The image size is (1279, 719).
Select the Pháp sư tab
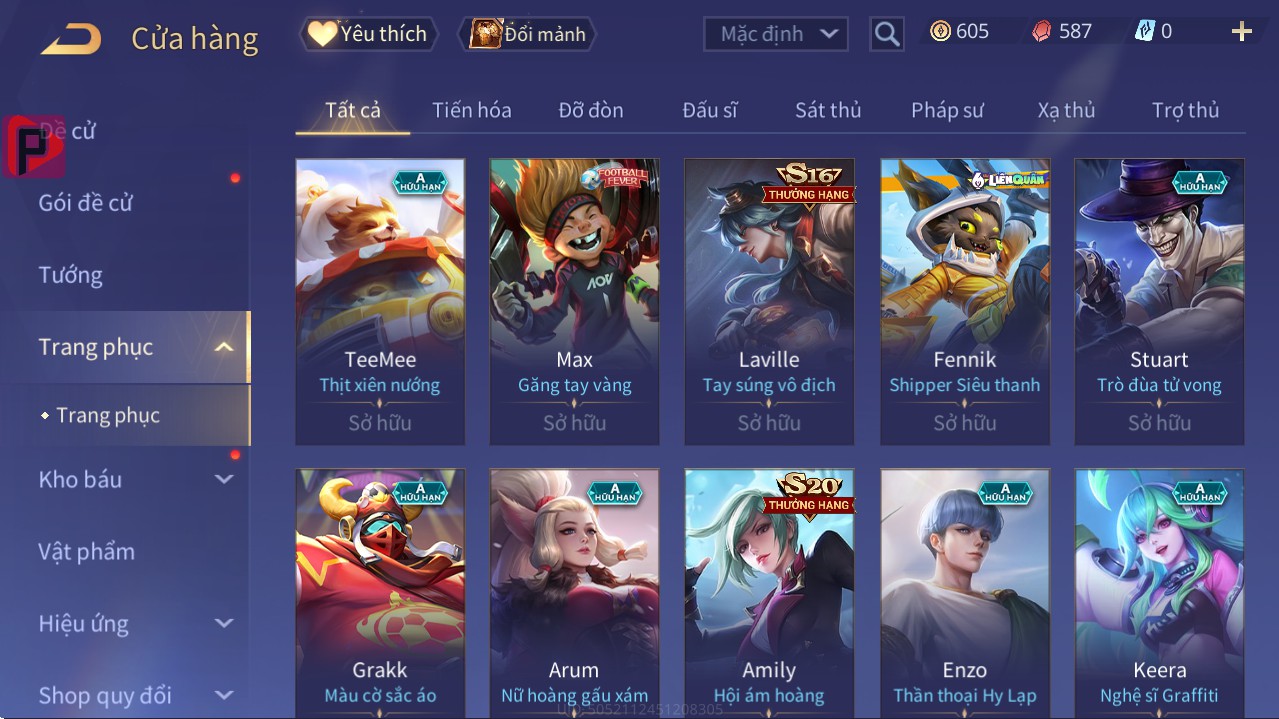(x=947, y=110)
